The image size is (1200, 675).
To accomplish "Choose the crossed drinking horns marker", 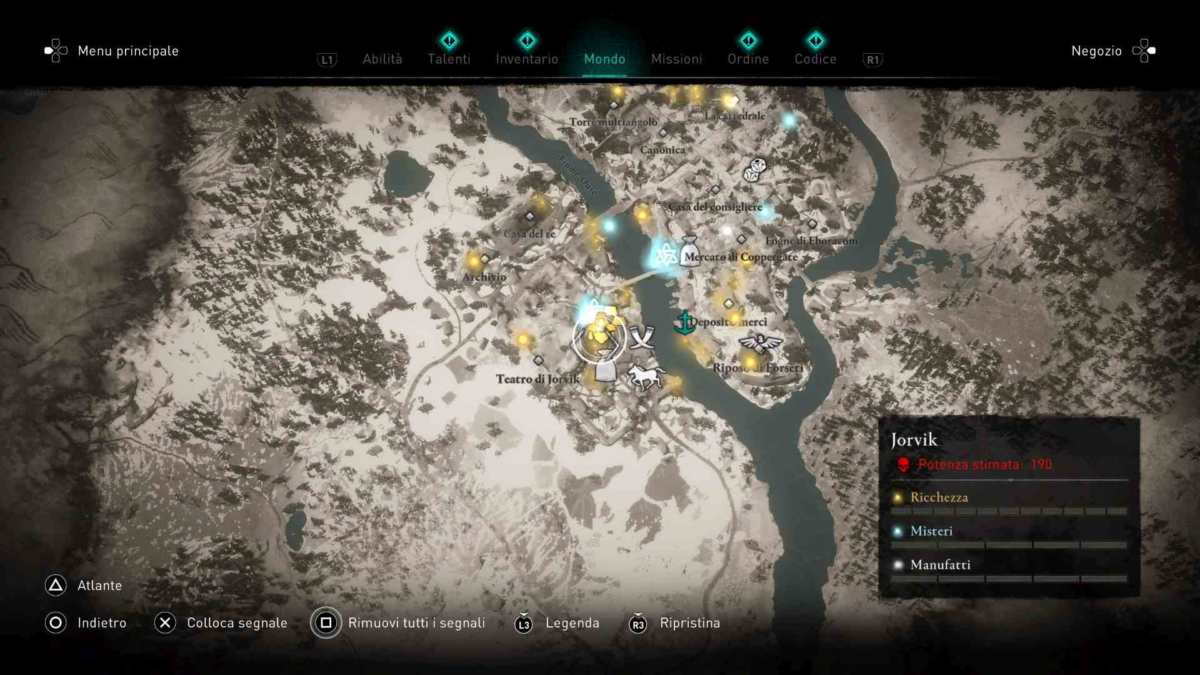I will click(640, 336).
